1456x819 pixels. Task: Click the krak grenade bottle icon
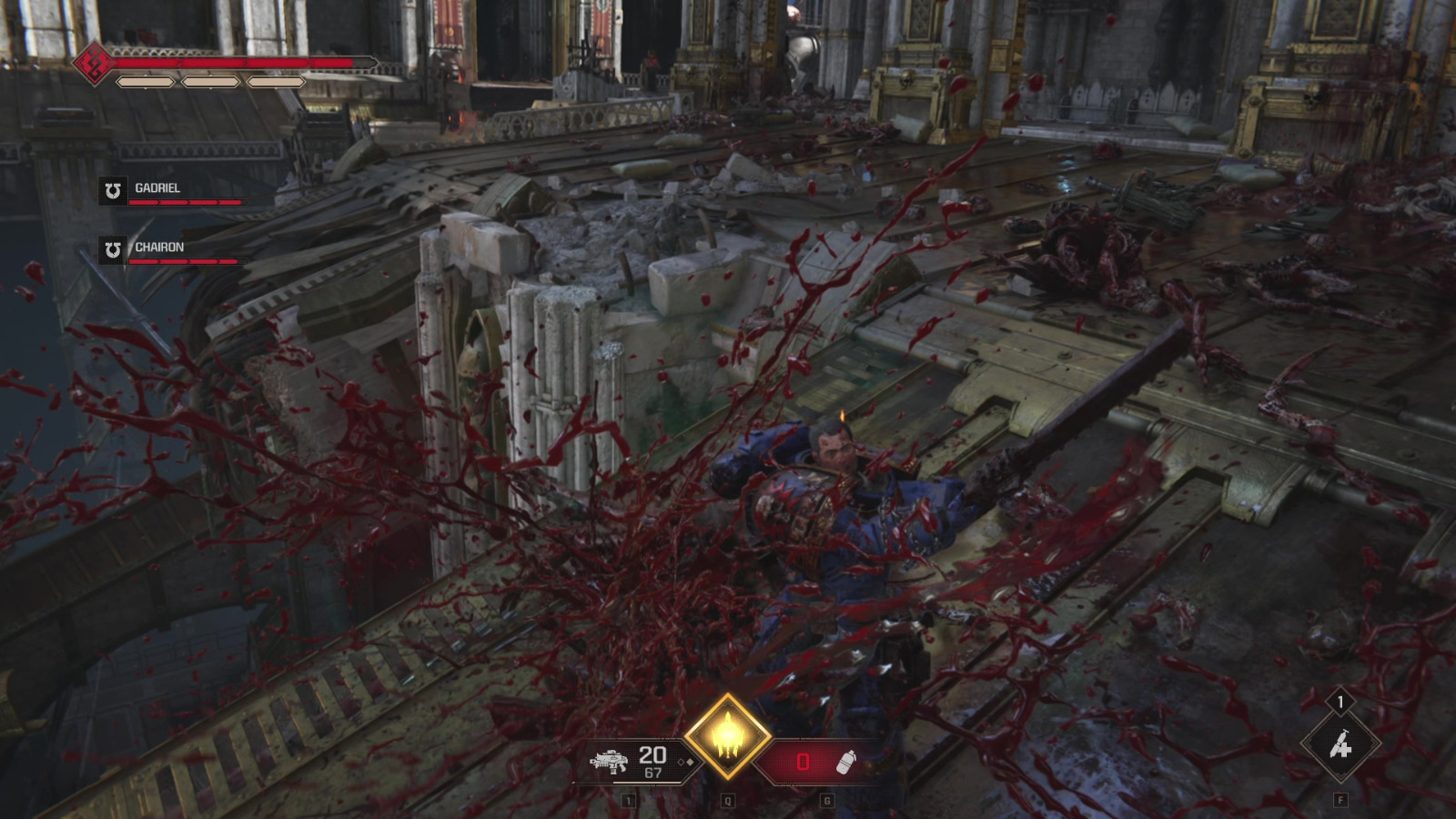point(844,763)
